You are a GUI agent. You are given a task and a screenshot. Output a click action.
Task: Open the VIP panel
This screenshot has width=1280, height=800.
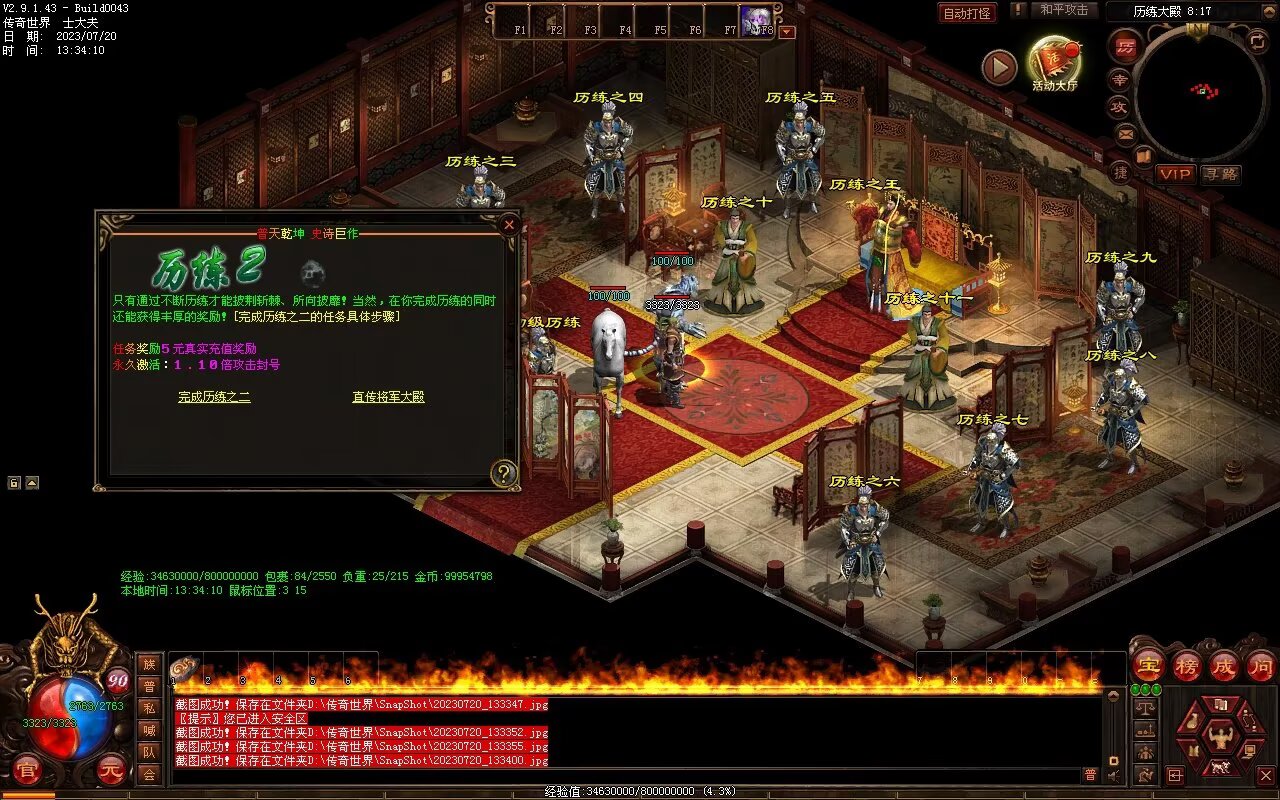point(1176,174)
